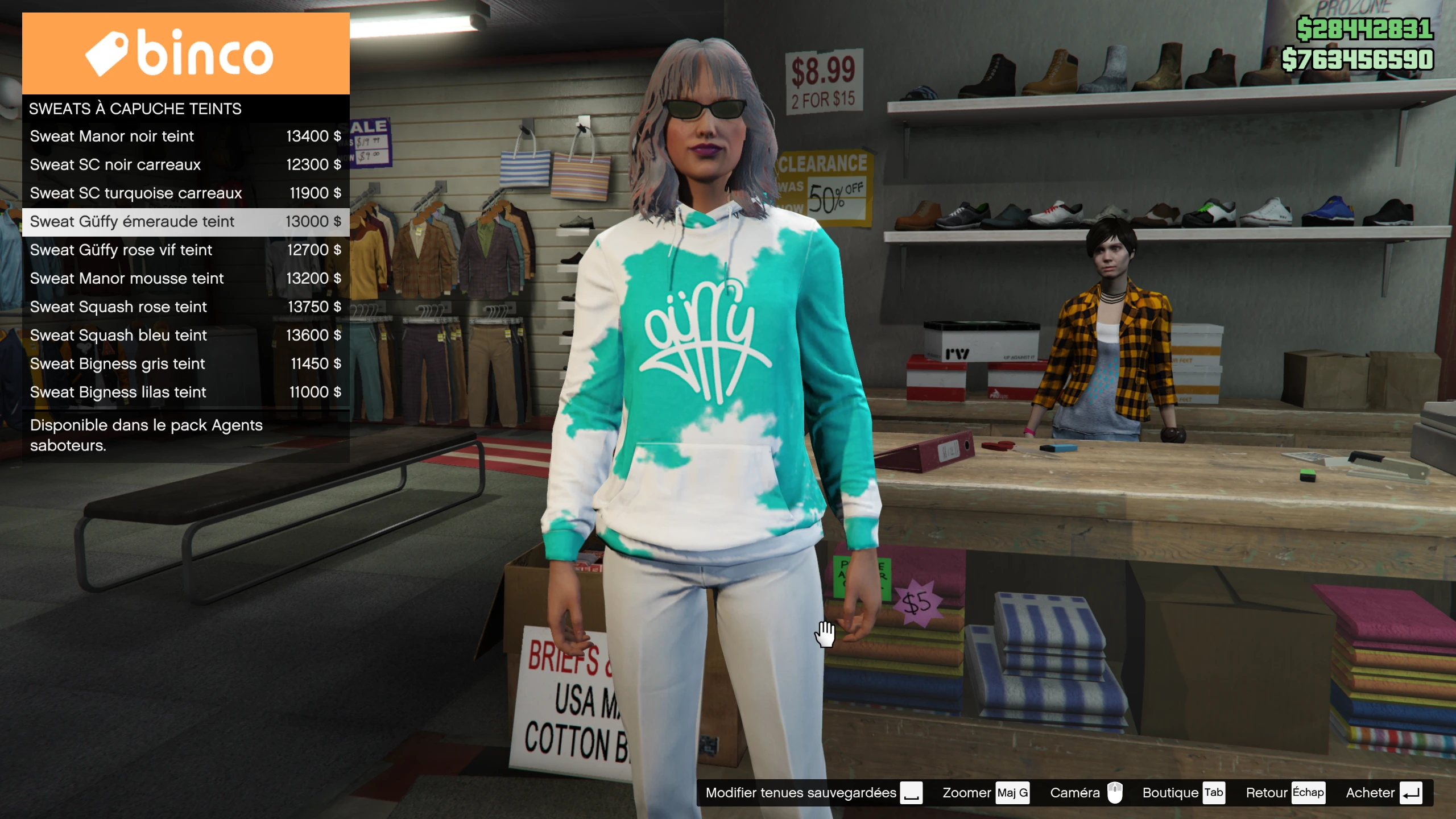The height and width of the screenshot is (819, 1456).
Task: Pick Sweat SC turquoise carreaux
Action: pyautogui.click(x=185, y=193)
